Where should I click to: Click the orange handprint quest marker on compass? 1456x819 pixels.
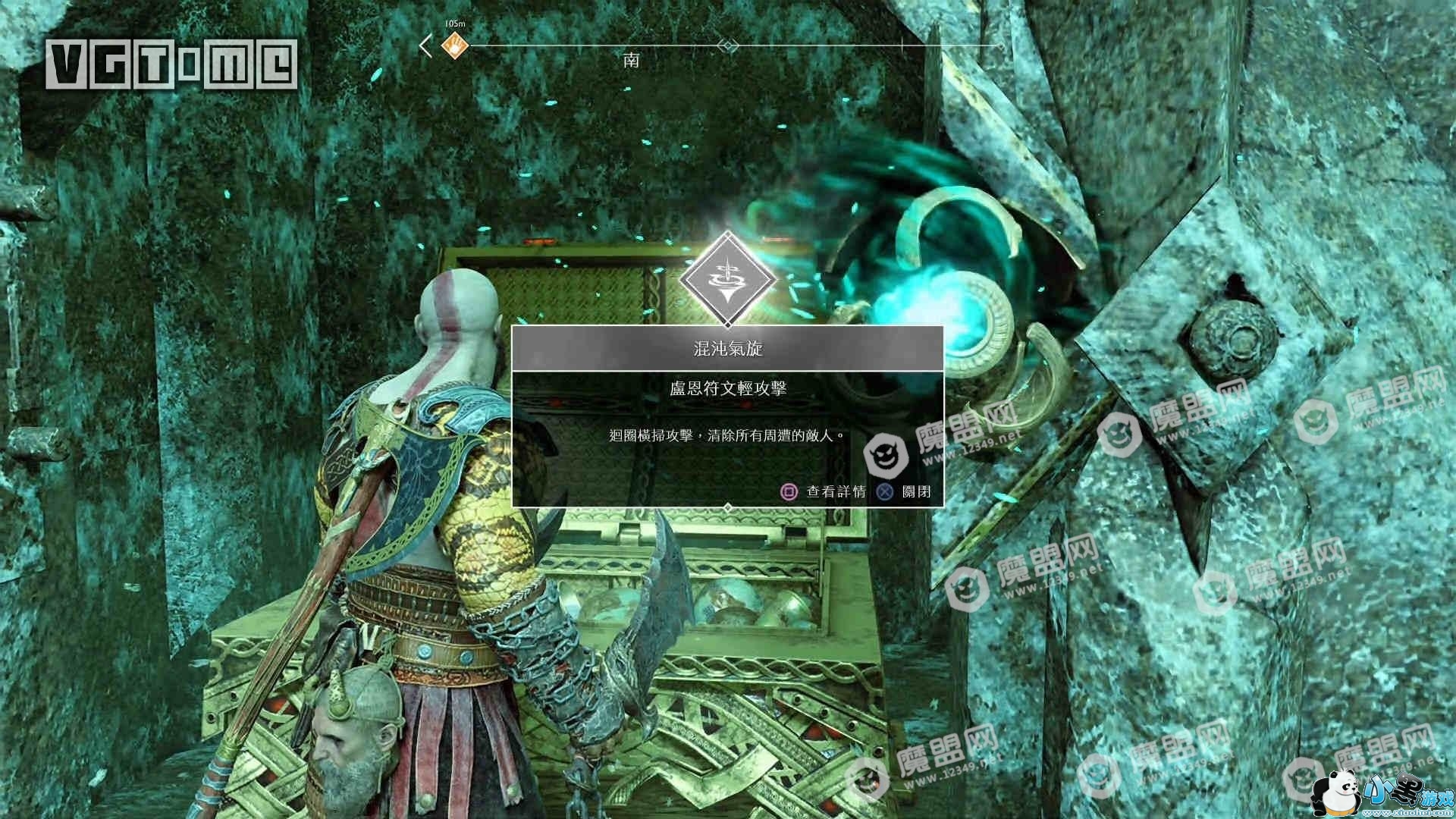coord(453,45)
